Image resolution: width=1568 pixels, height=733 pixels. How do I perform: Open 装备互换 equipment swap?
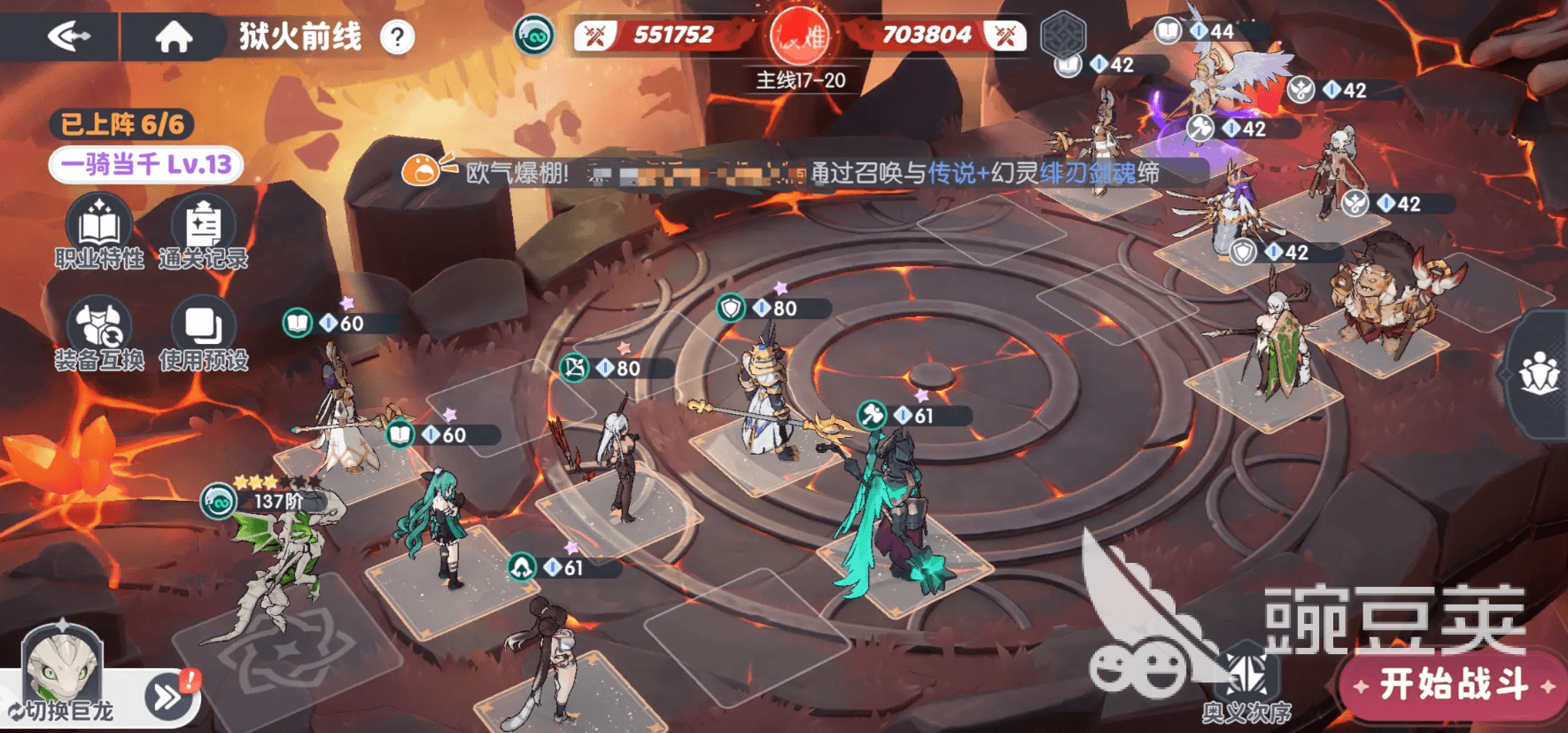(99, 334)
